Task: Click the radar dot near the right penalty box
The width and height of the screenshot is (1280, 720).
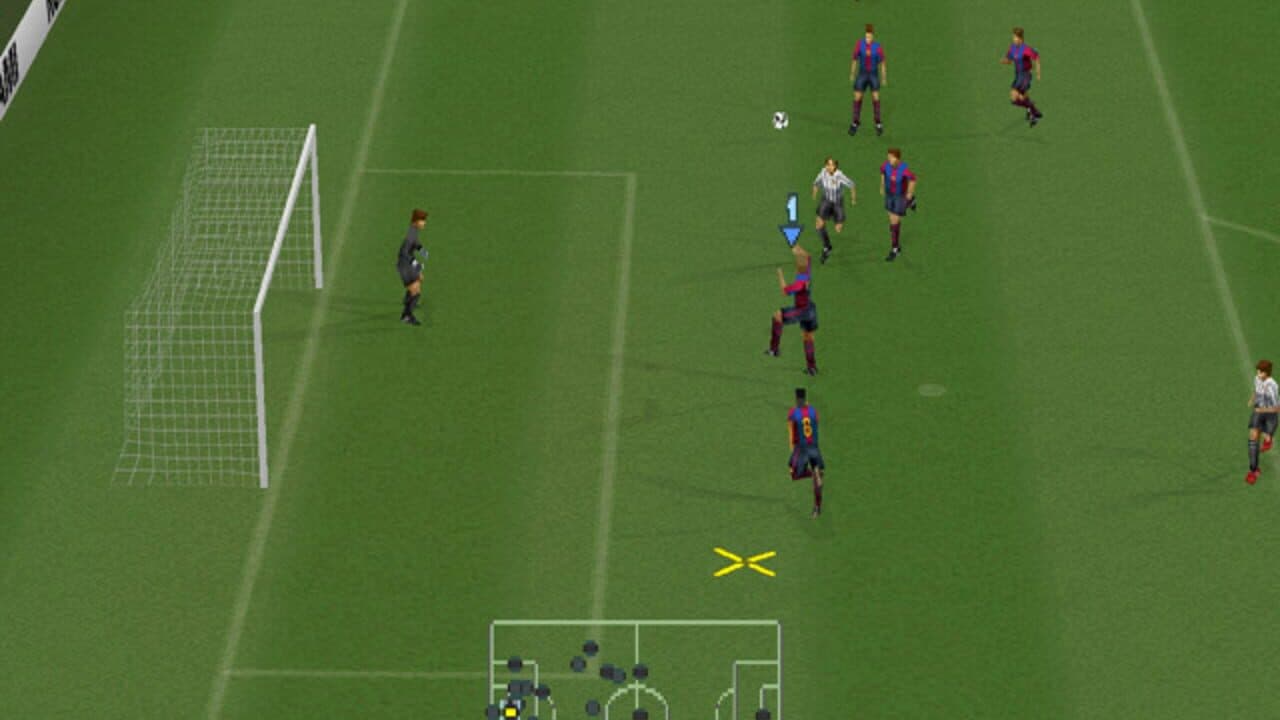Action: [762, 712]
